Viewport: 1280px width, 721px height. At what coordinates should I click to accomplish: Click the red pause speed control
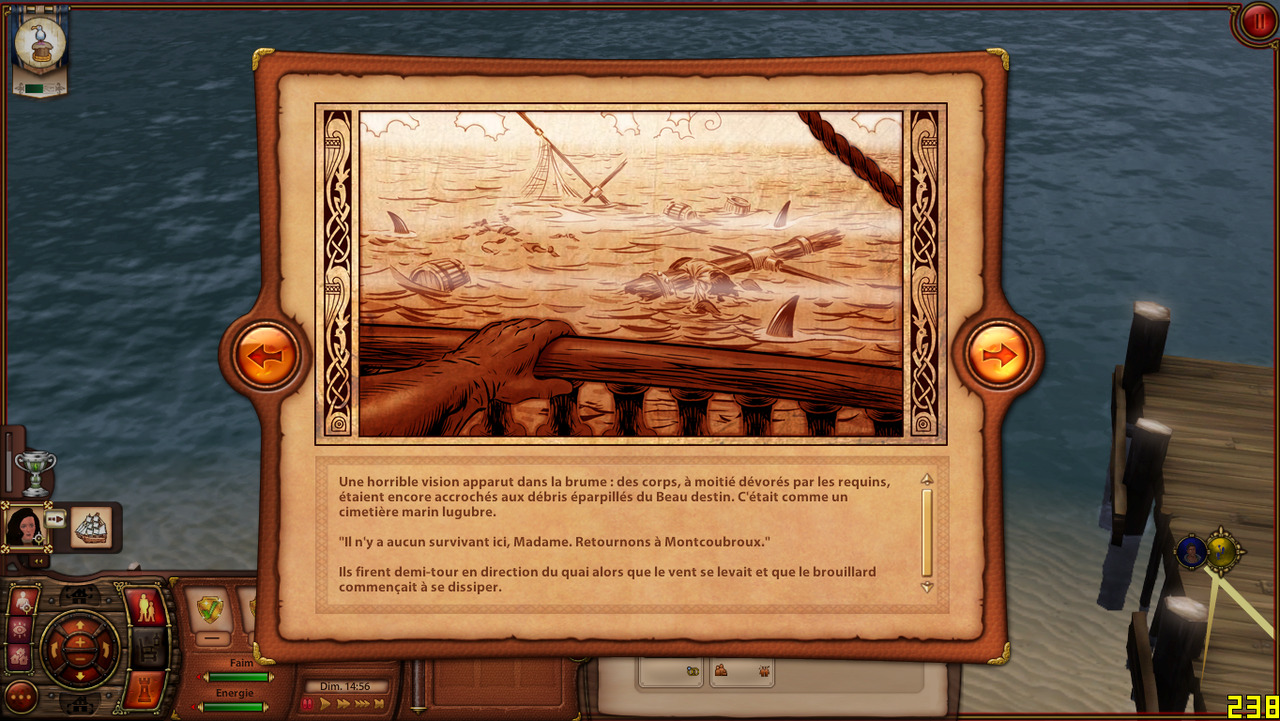point(306,704)
